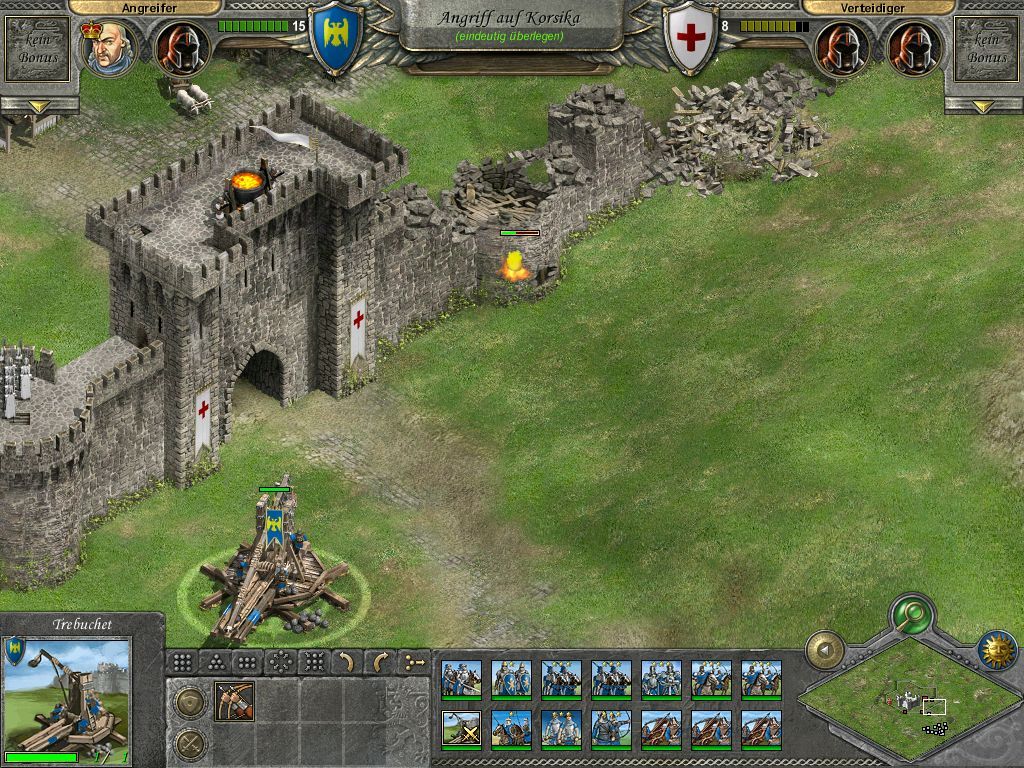Screen dimensions: 1024x768
Task: Open the Trebuchet unit portrait
Action: [x=67, y=696]
